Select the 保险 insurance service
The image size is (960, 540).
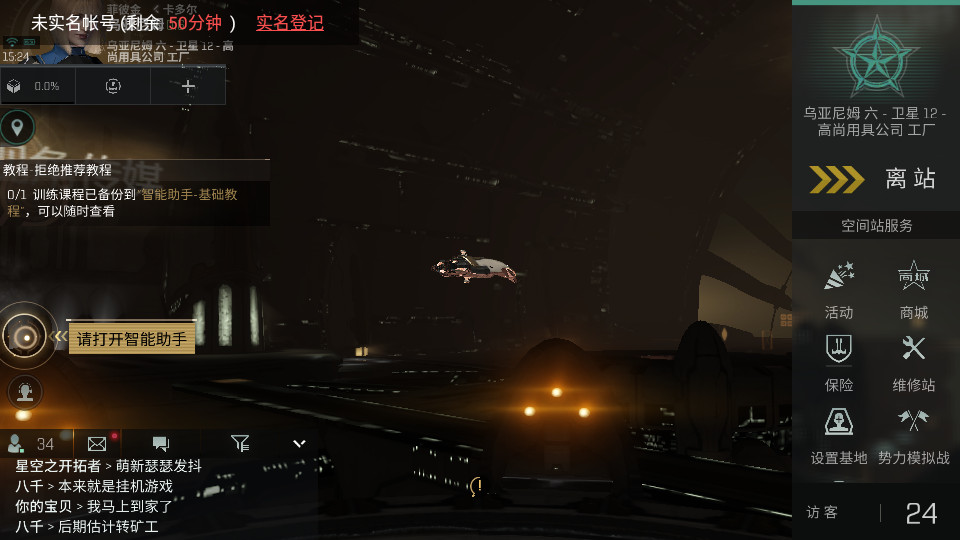838,361
